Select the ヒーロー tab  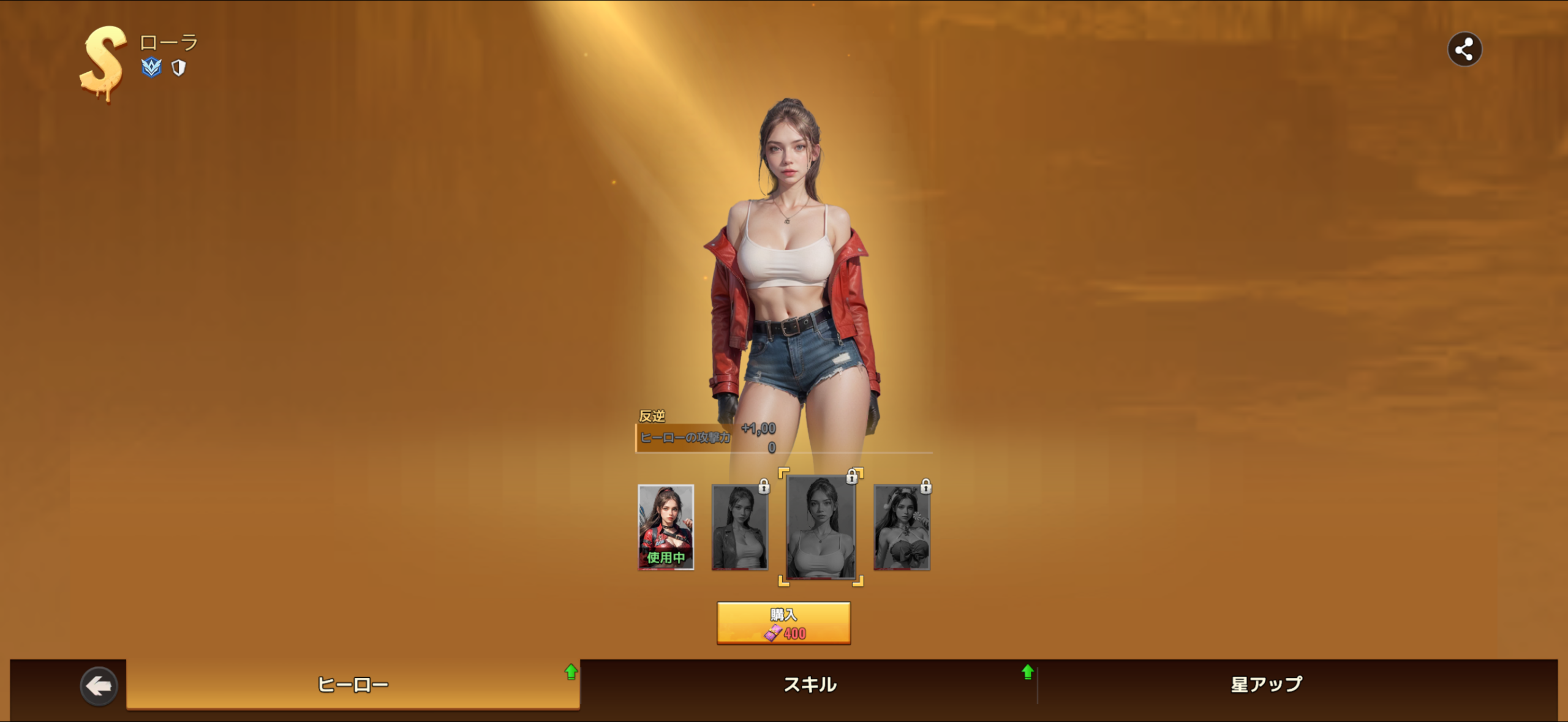tap(353, 685)
